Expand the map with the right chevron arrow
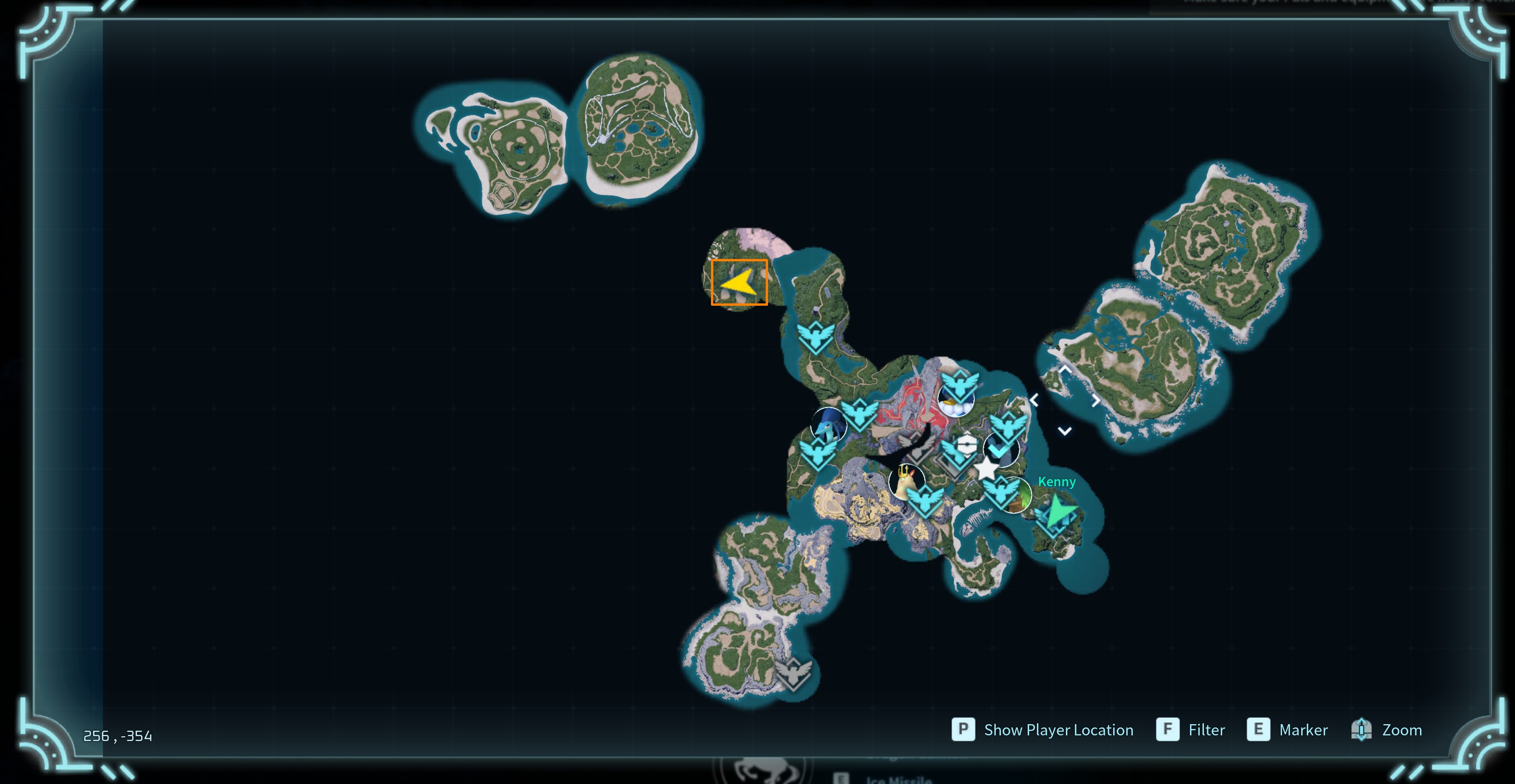Viewport: 1515px width, 784px height. (1095, 401)
